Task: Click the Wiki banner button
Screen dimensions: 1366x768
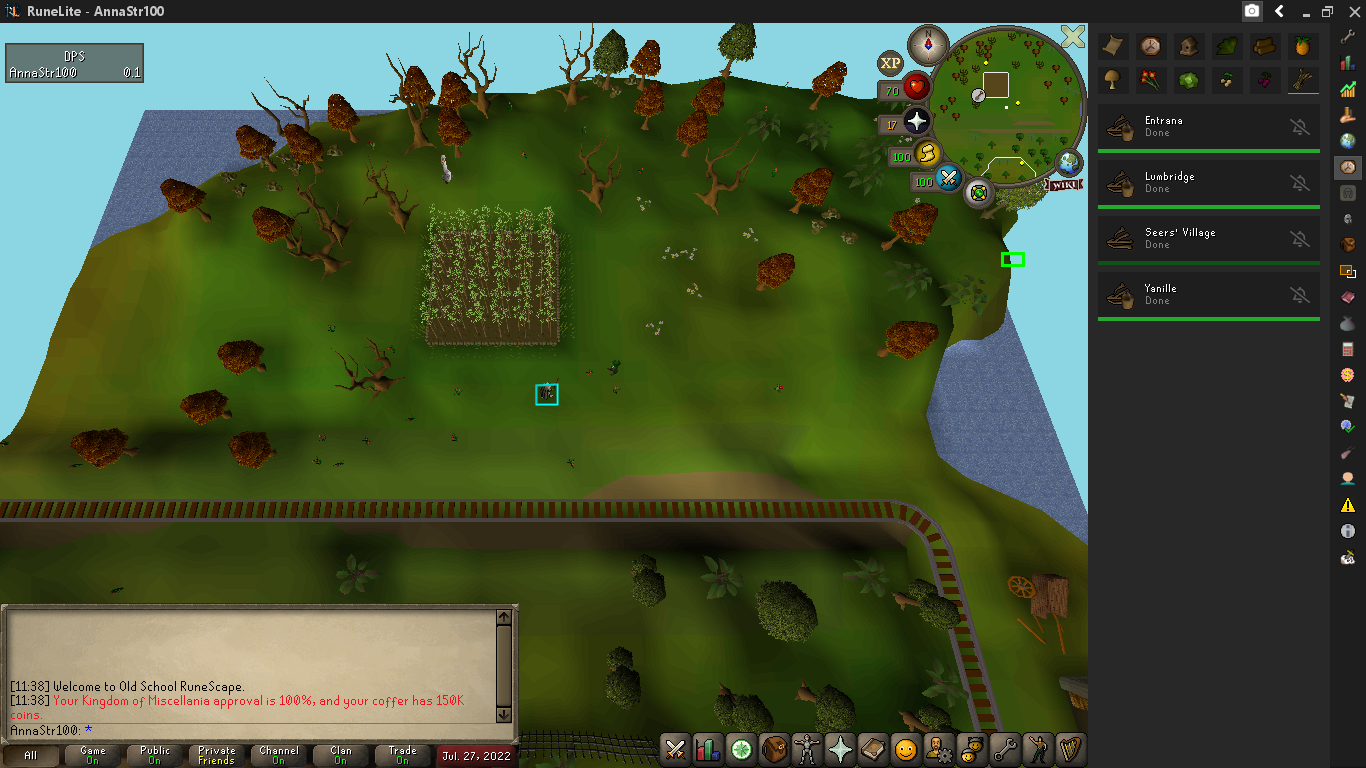Action: [x=1062, y=184]
